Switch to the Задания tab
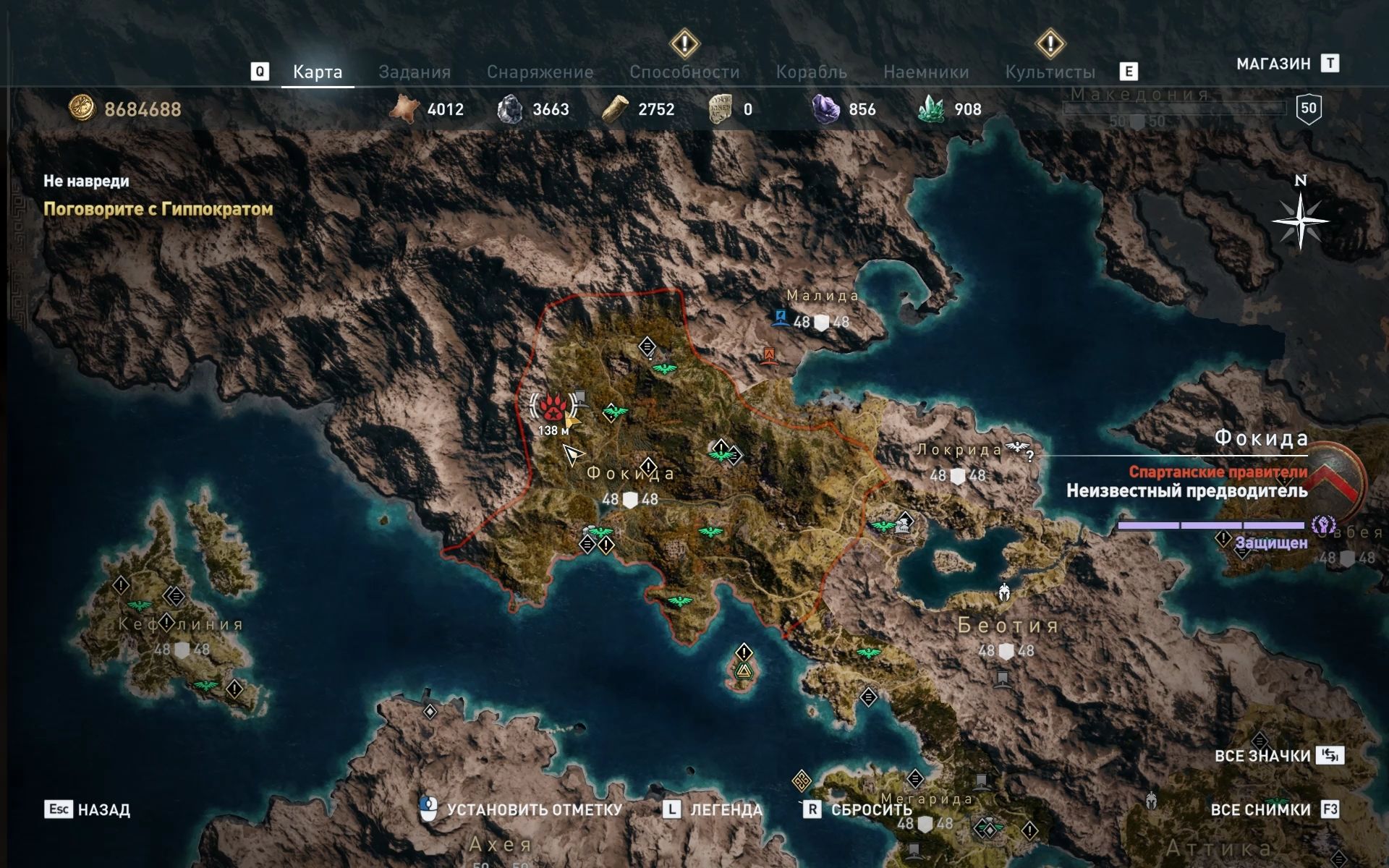The width and height of the screenshot is (1389, 868). tap(415, 72)
